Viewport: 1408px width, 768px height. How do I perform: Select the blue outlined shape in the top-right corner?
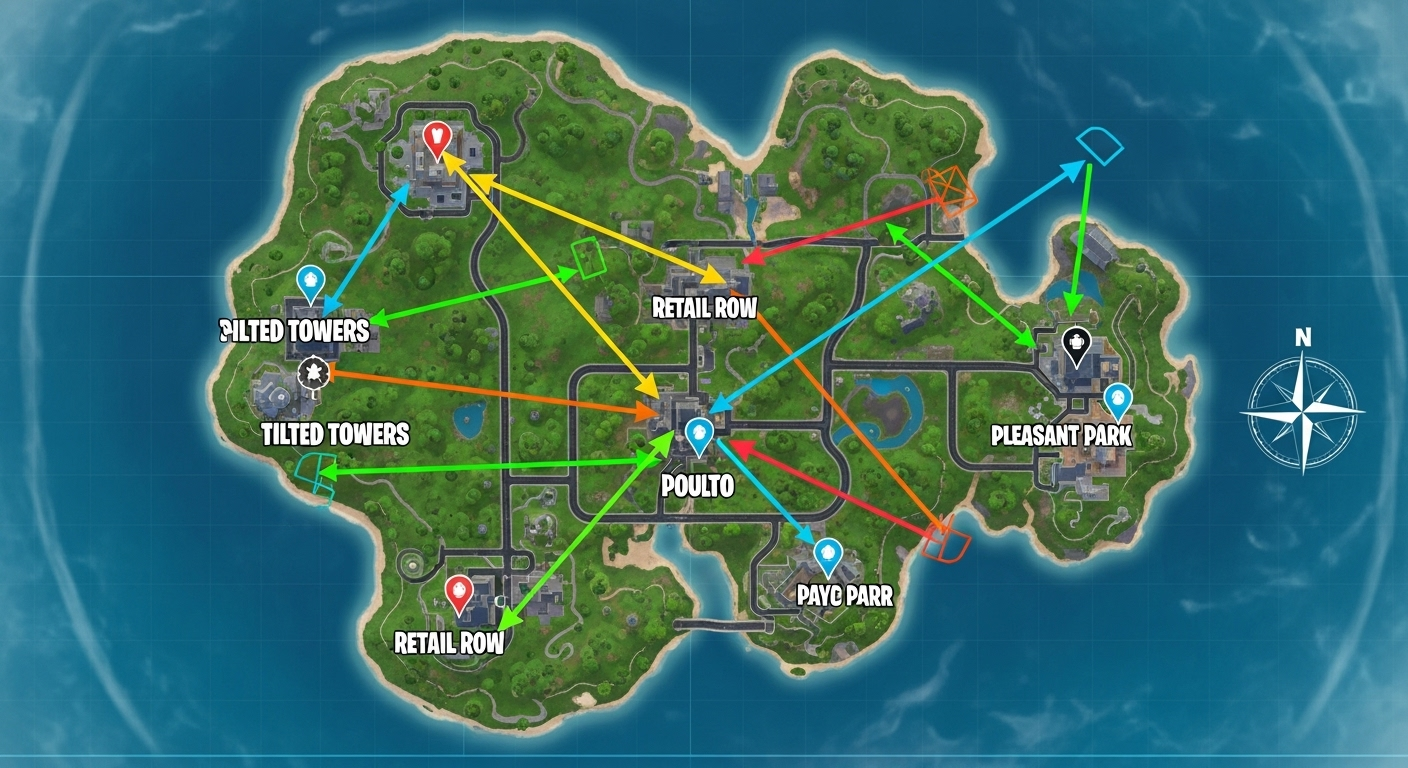[1098, 145]
